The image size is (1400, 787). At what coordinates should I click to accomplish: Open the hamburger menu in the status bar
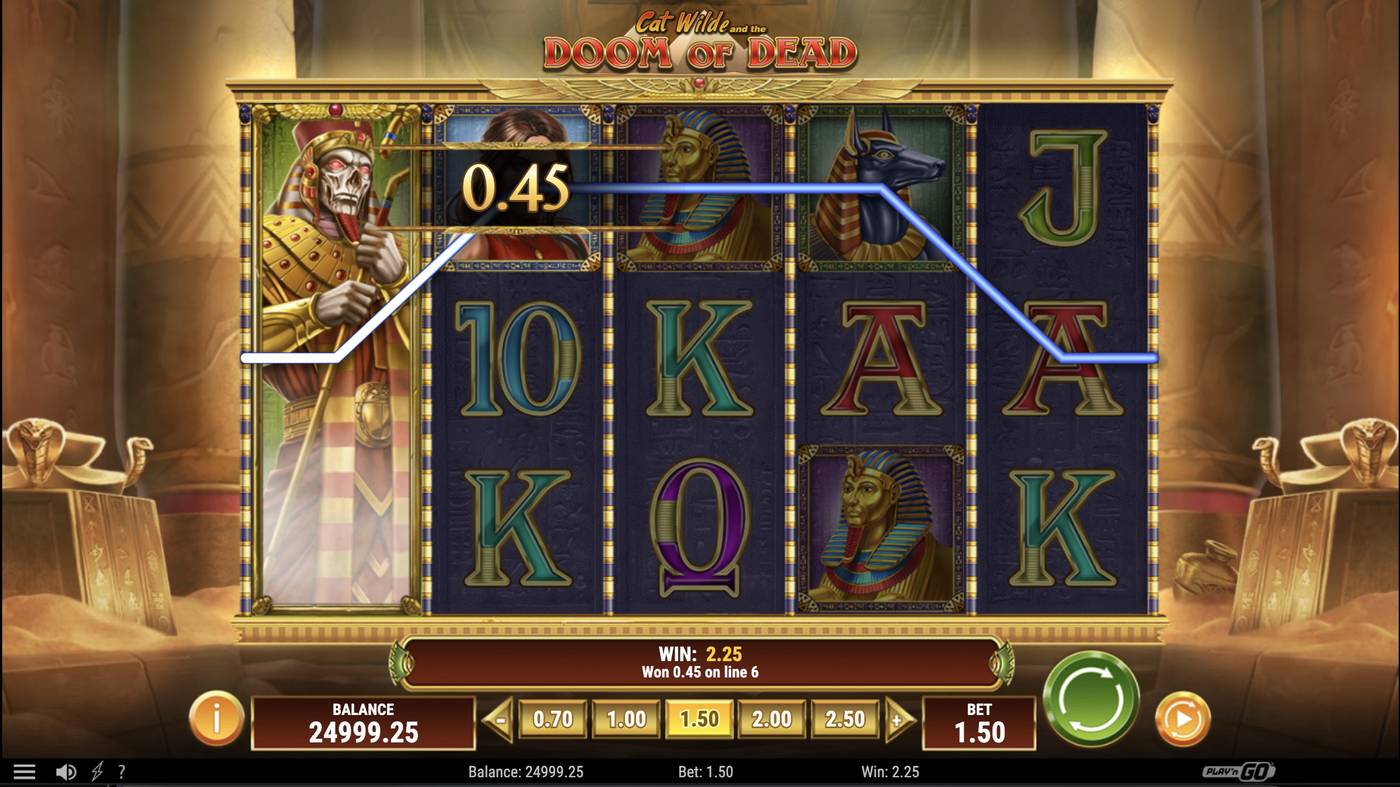(24, 770)
